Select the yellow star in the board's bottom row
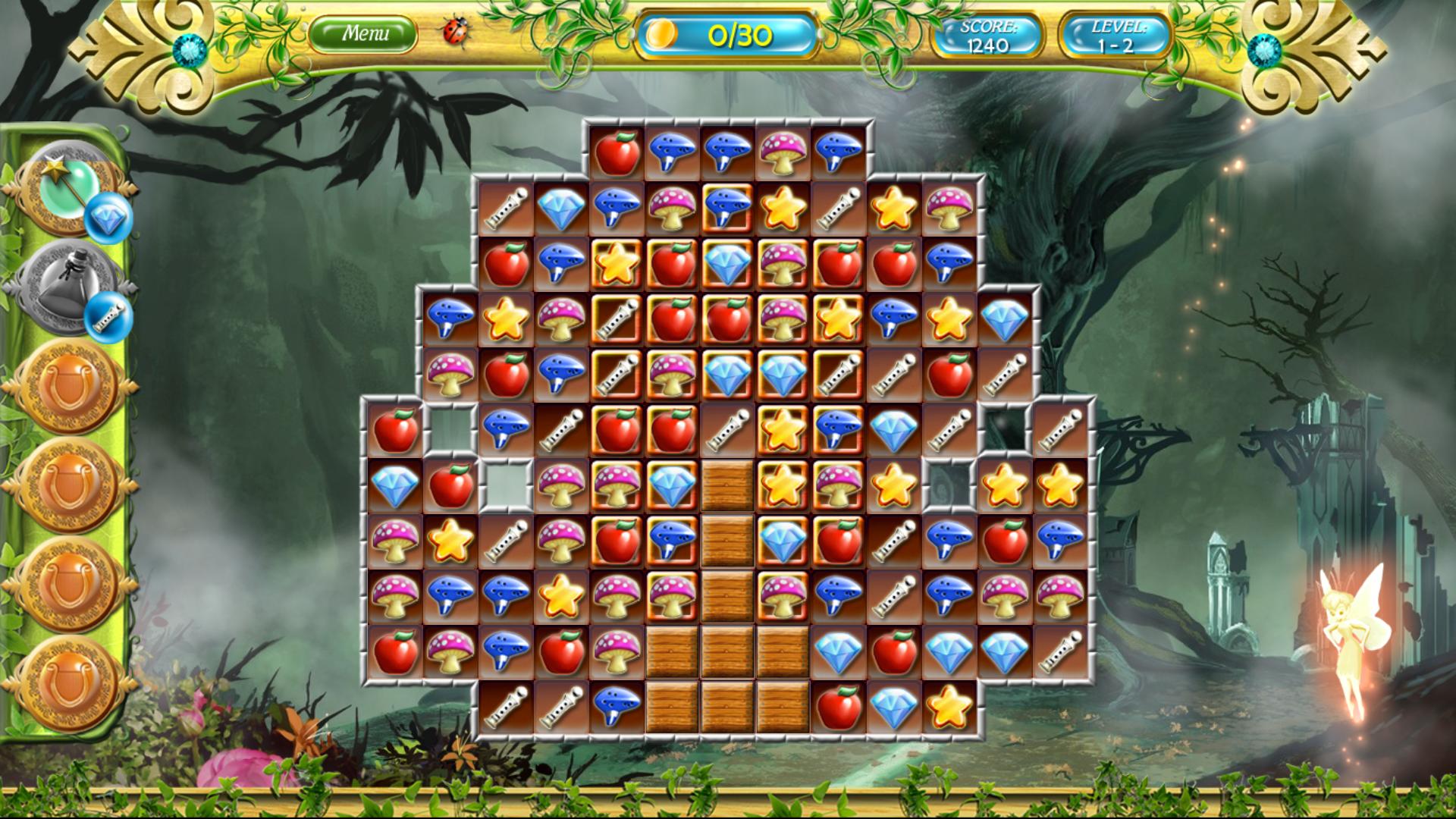The width and height of the screenshot is (1456, 819). click(949, 707)
